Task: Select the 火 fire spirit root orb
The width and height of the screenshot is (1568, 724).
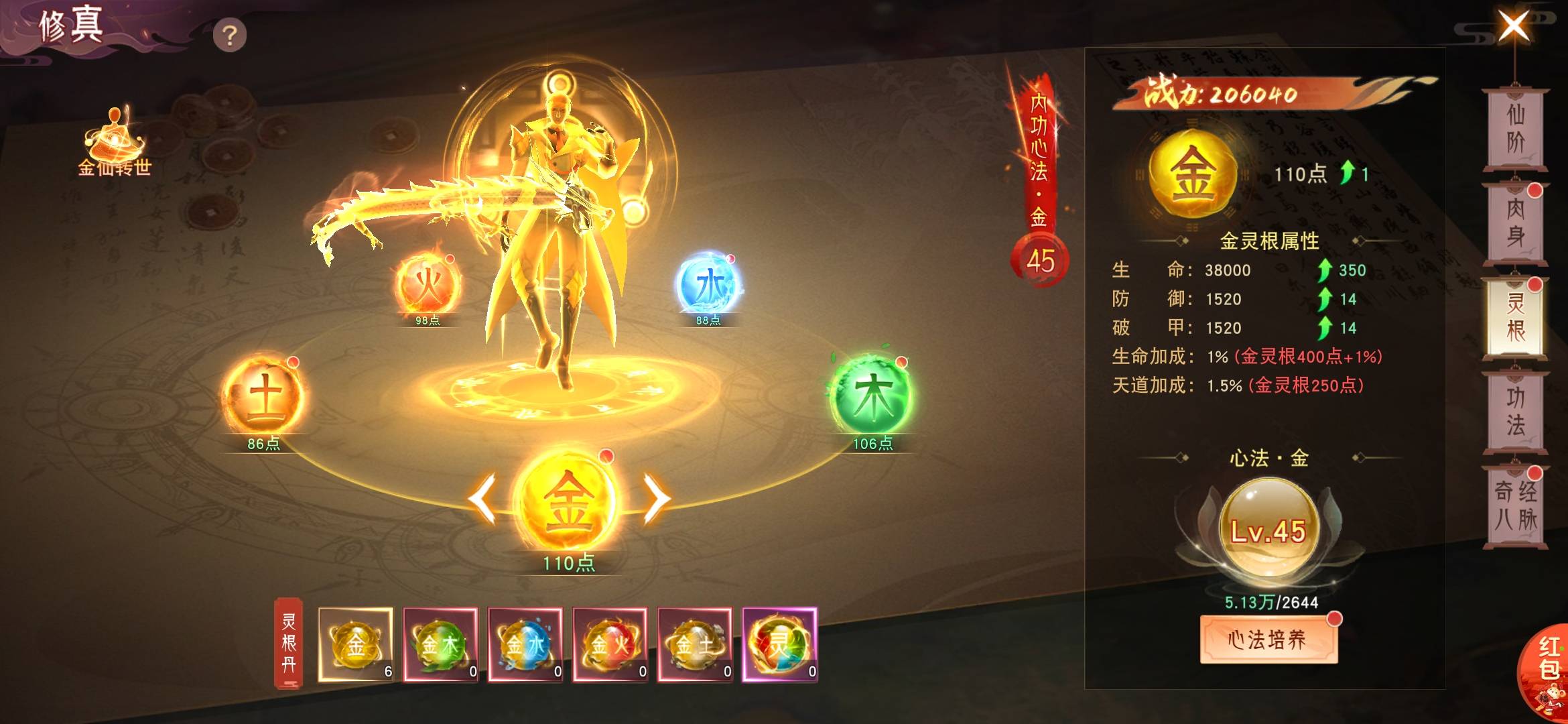Action: pyautogui.click(x=428, y=286)
